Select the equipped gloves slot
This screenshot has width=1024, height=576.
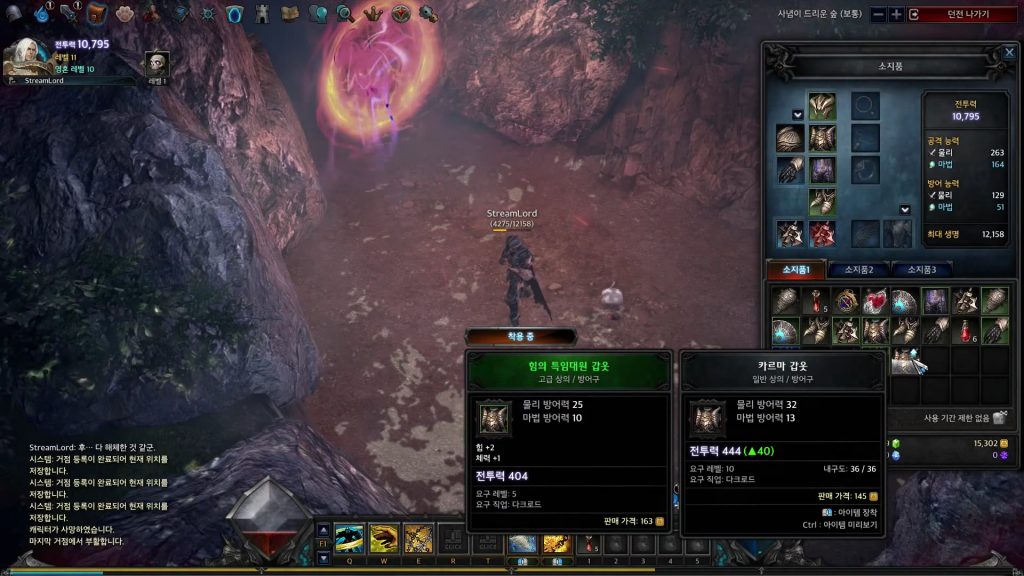point(791,171)
